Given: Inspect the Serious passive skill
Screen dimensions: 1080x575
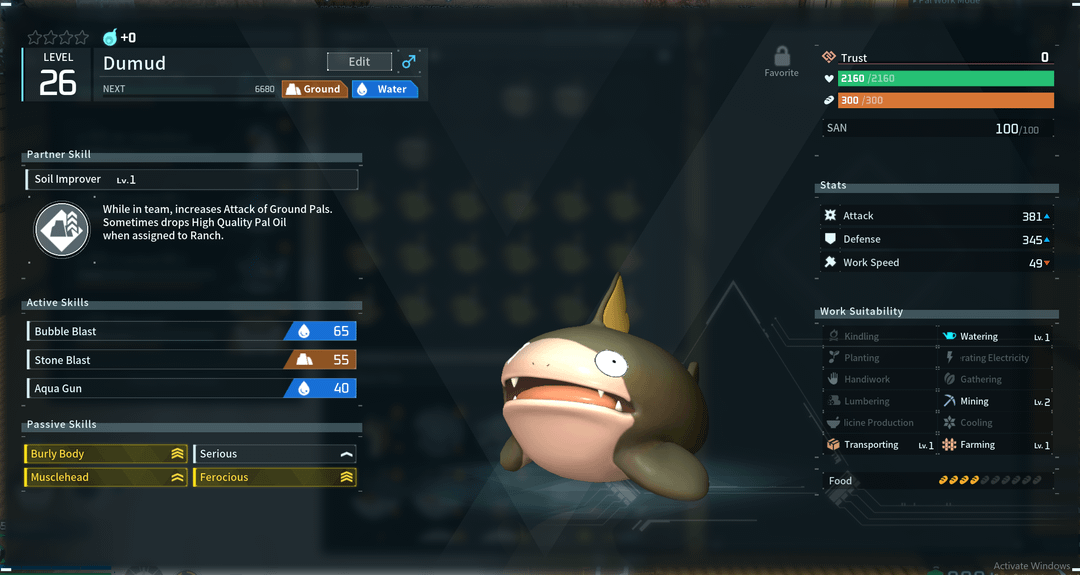Looking at the screenshot, I should [x=275, y=454].
